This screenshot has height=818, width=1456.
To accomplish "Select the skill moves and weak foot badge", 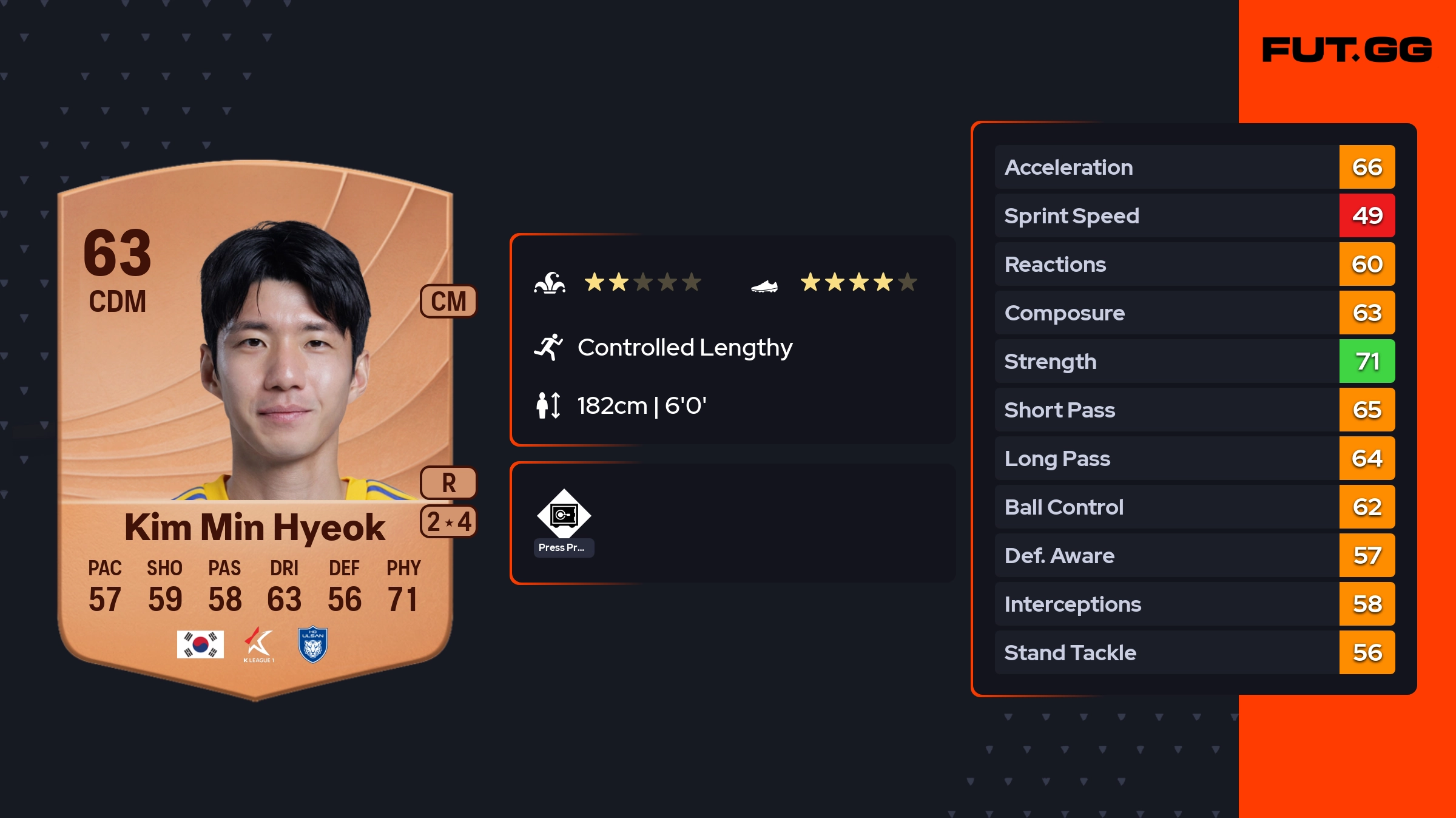I will (448, 522).
